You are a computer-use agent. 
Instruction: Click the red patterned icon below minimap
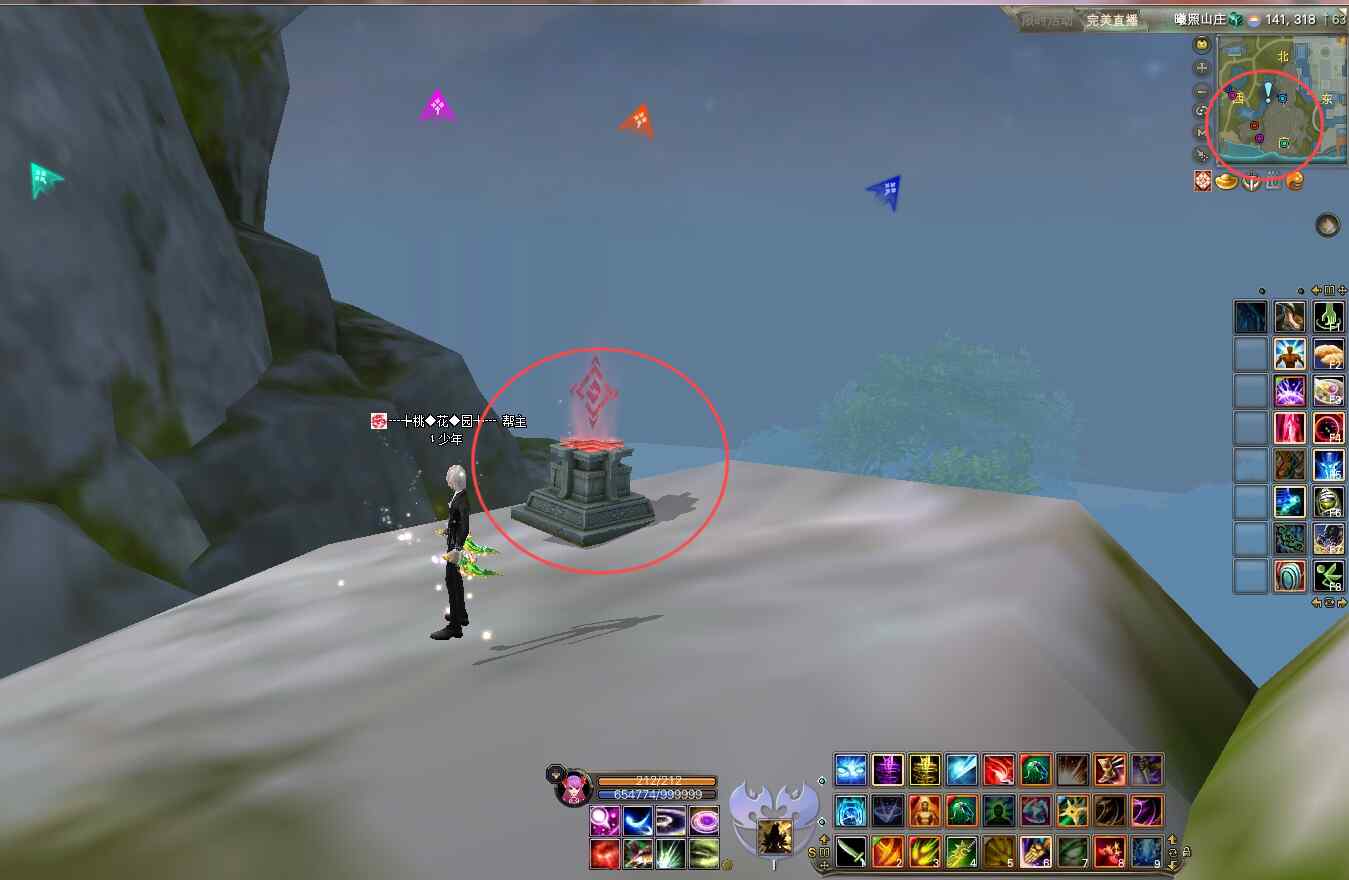pyautogui.click(x=1203, y=181)
